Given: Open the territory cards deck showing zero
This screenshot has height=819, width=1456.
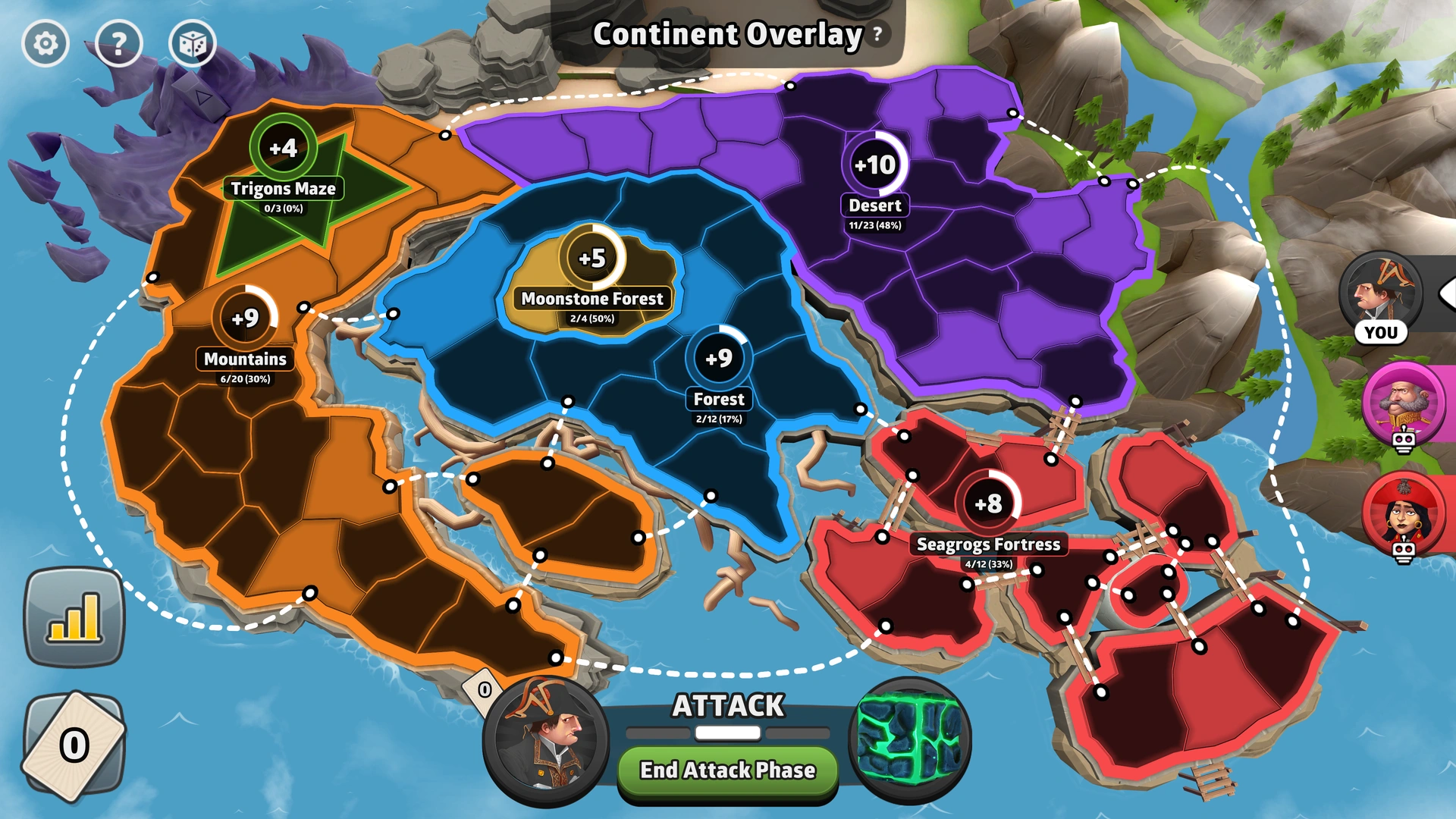Looking at the screenshot, I should tap(73, 747).
